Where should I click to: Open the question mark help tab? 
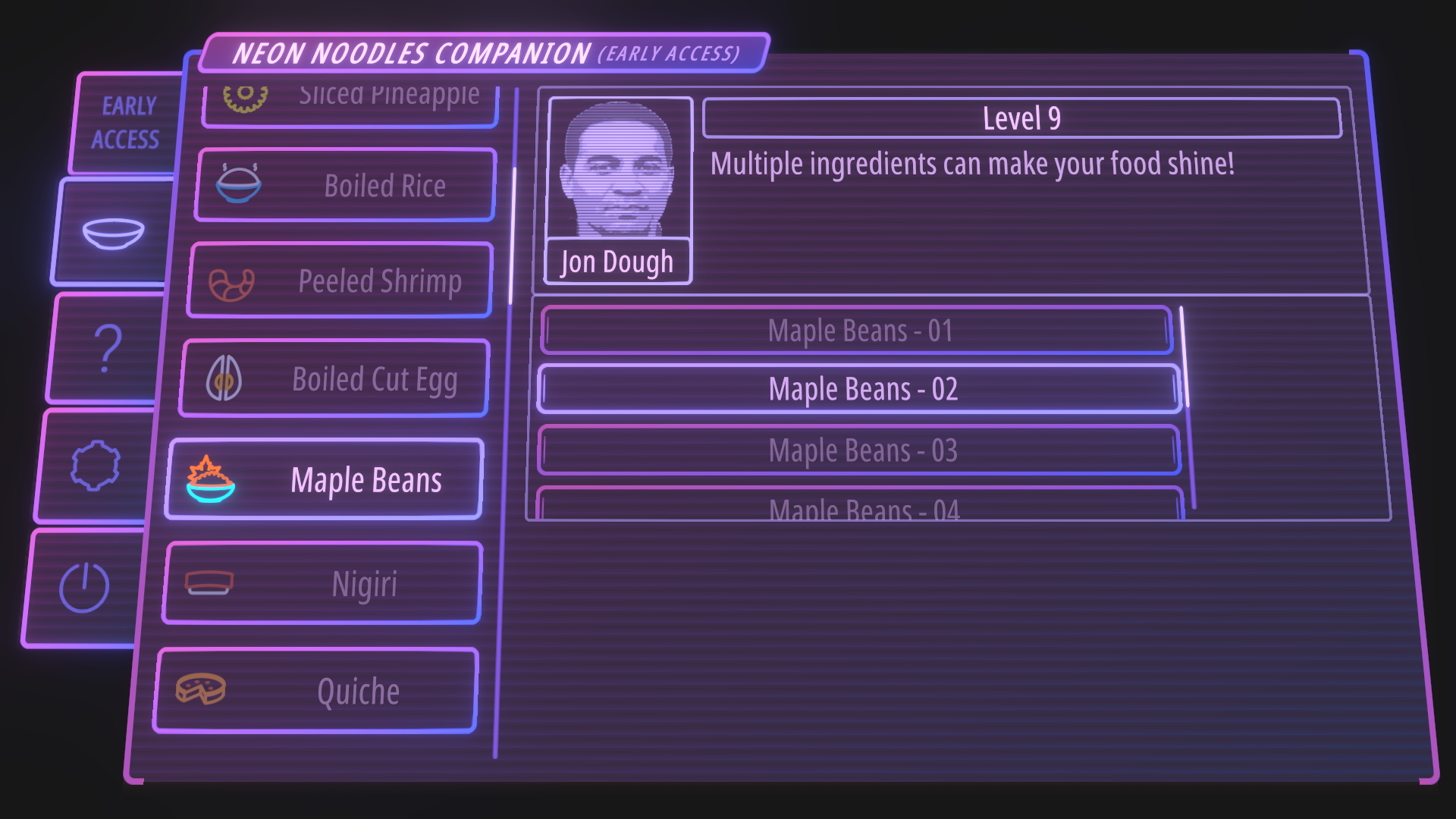point(106,348)
